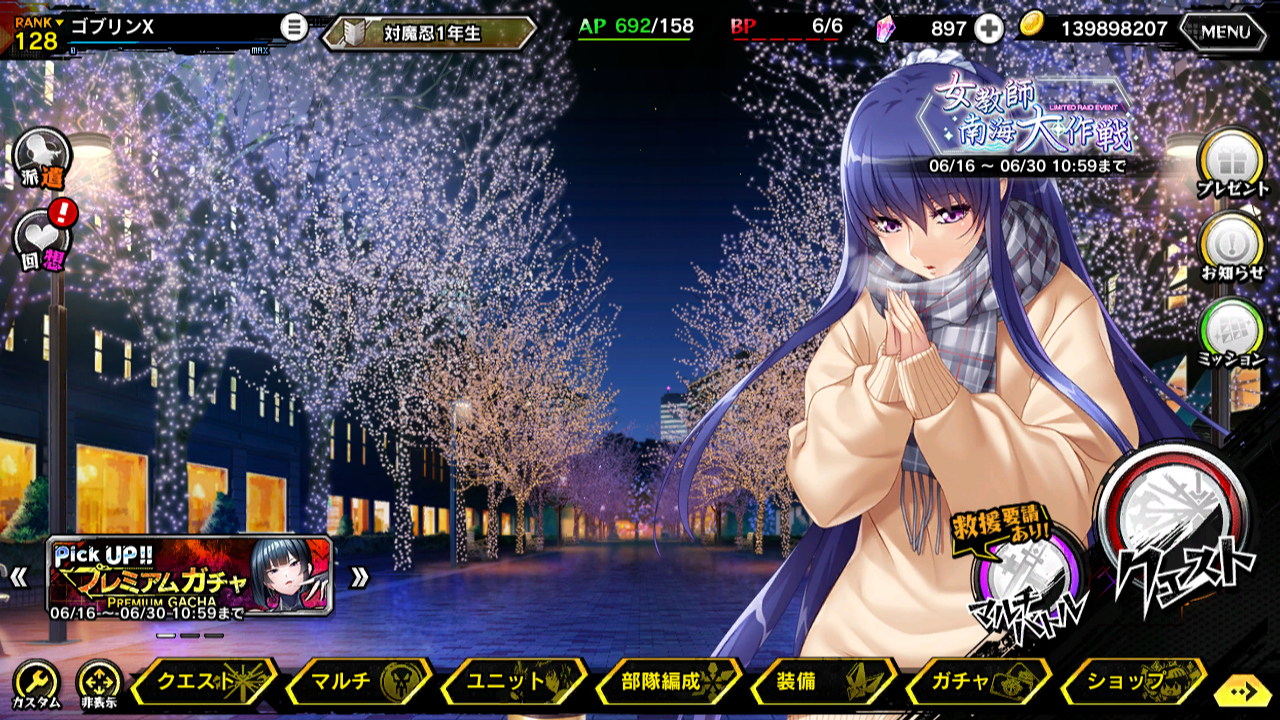The width and height of the screenshot is (1280, 720).
Task: View お知らせ notices
Action: tap(1231, 246)
